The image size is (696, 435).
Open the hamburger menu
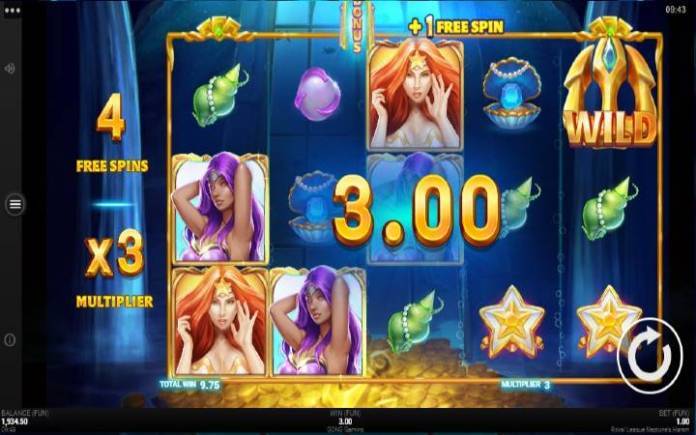(15, 204)
